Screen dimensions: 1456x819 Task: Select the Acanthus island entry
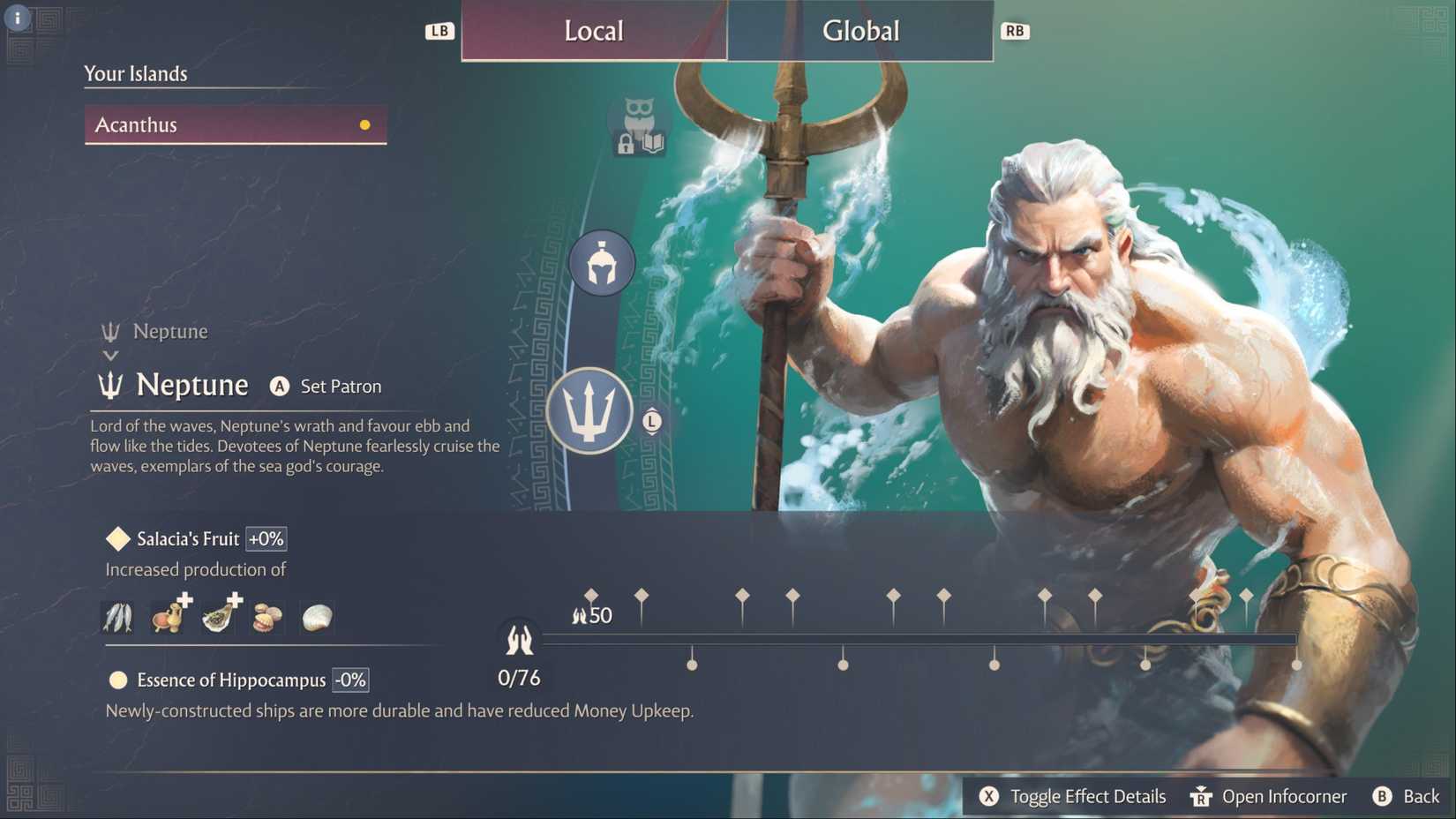[235, 124]
